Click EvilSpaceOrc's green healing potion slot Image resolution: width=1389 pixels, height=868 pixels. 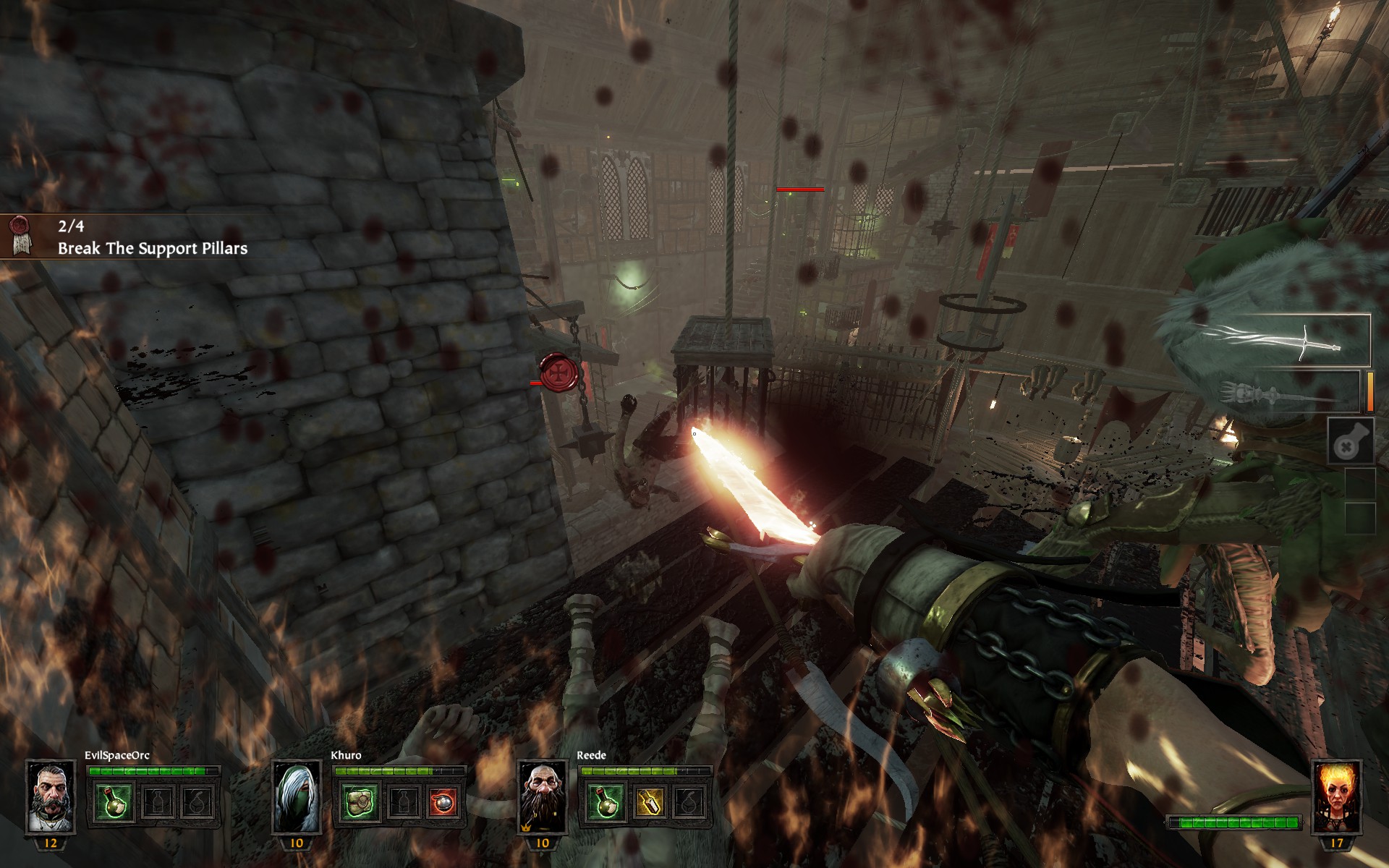114,801
